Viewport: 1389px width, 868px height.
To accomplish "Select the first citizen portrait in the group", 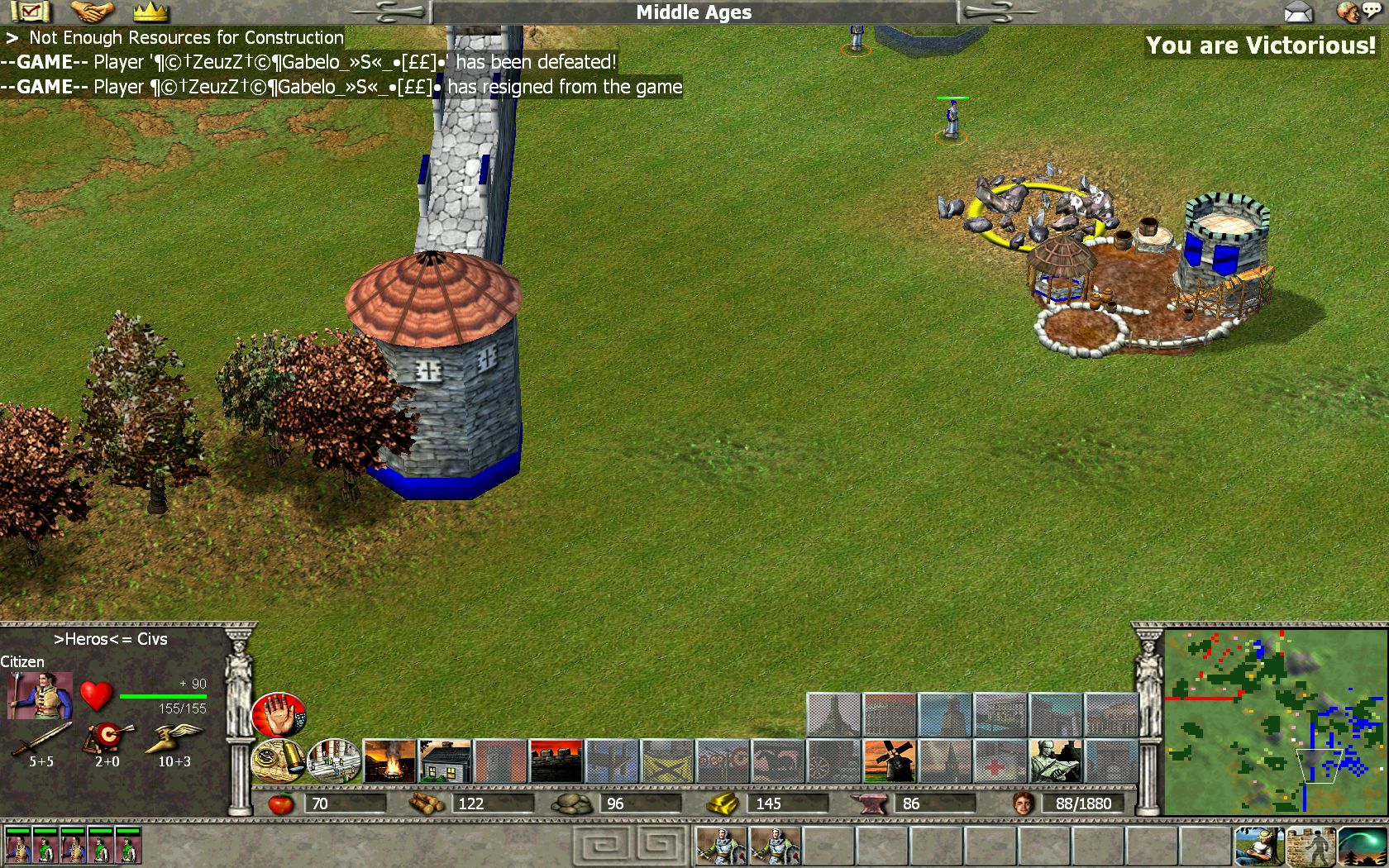I will tap(18, 846).
